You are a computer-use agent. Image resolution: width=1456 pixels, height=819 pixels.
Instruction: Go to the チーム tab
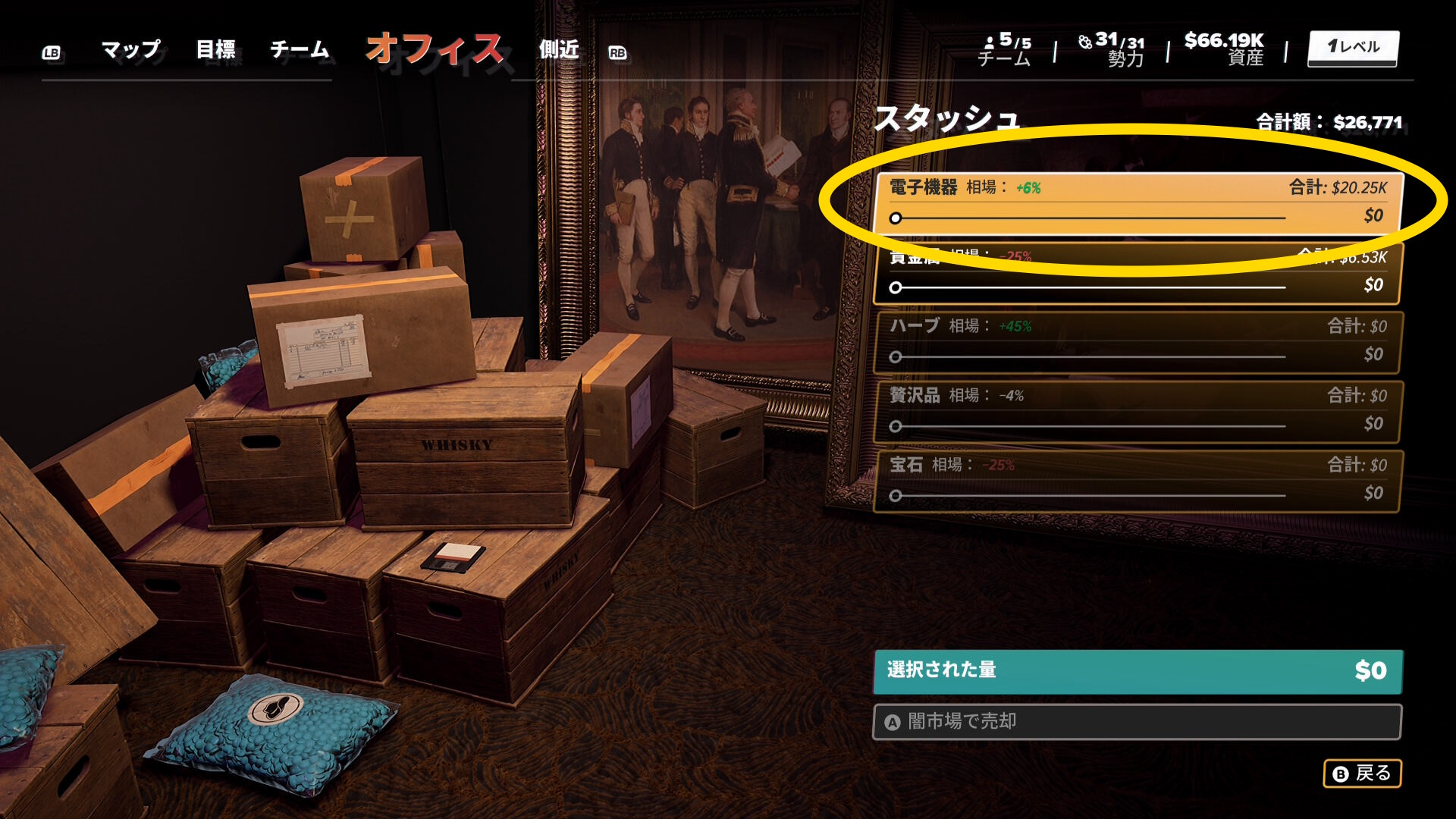(x=300, y=50)
